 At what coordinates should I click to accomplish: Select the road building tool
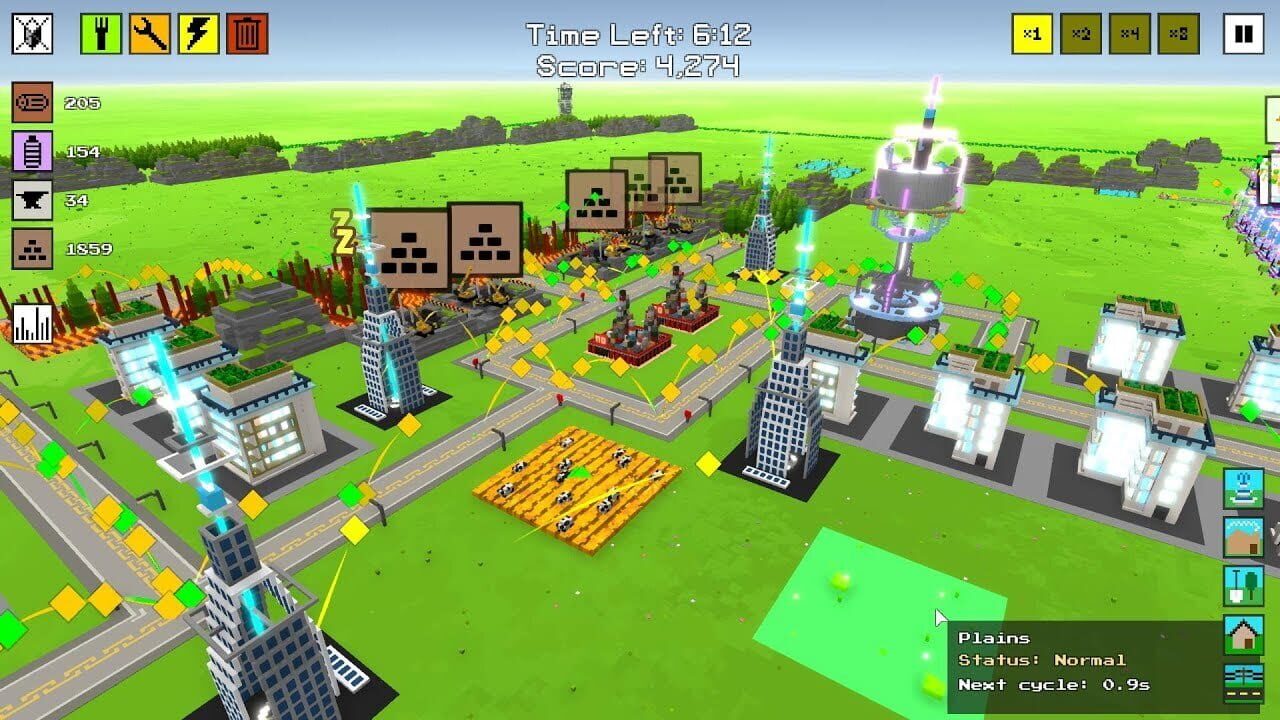[1241, 684]
